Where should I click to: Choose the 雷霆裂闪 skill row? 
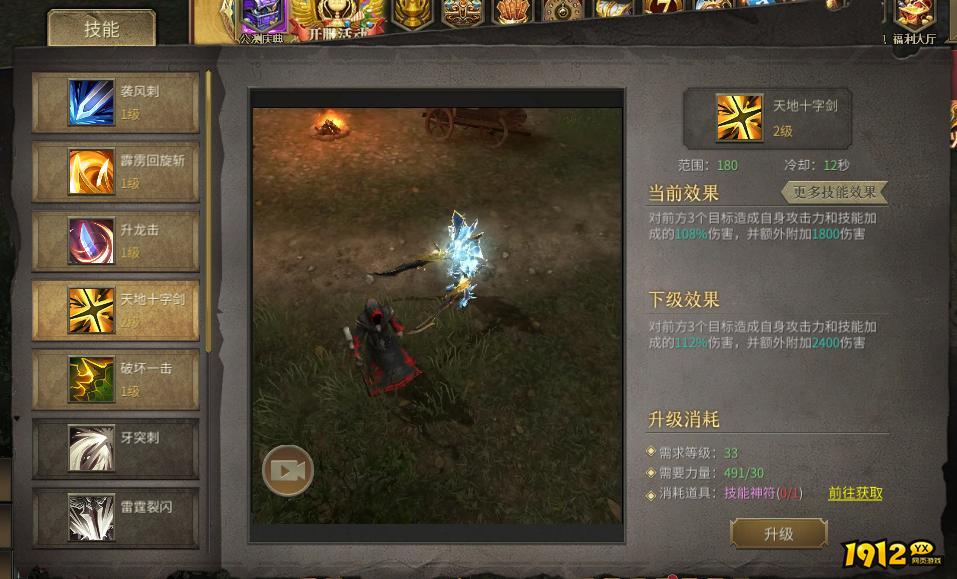tap(115, 517)
